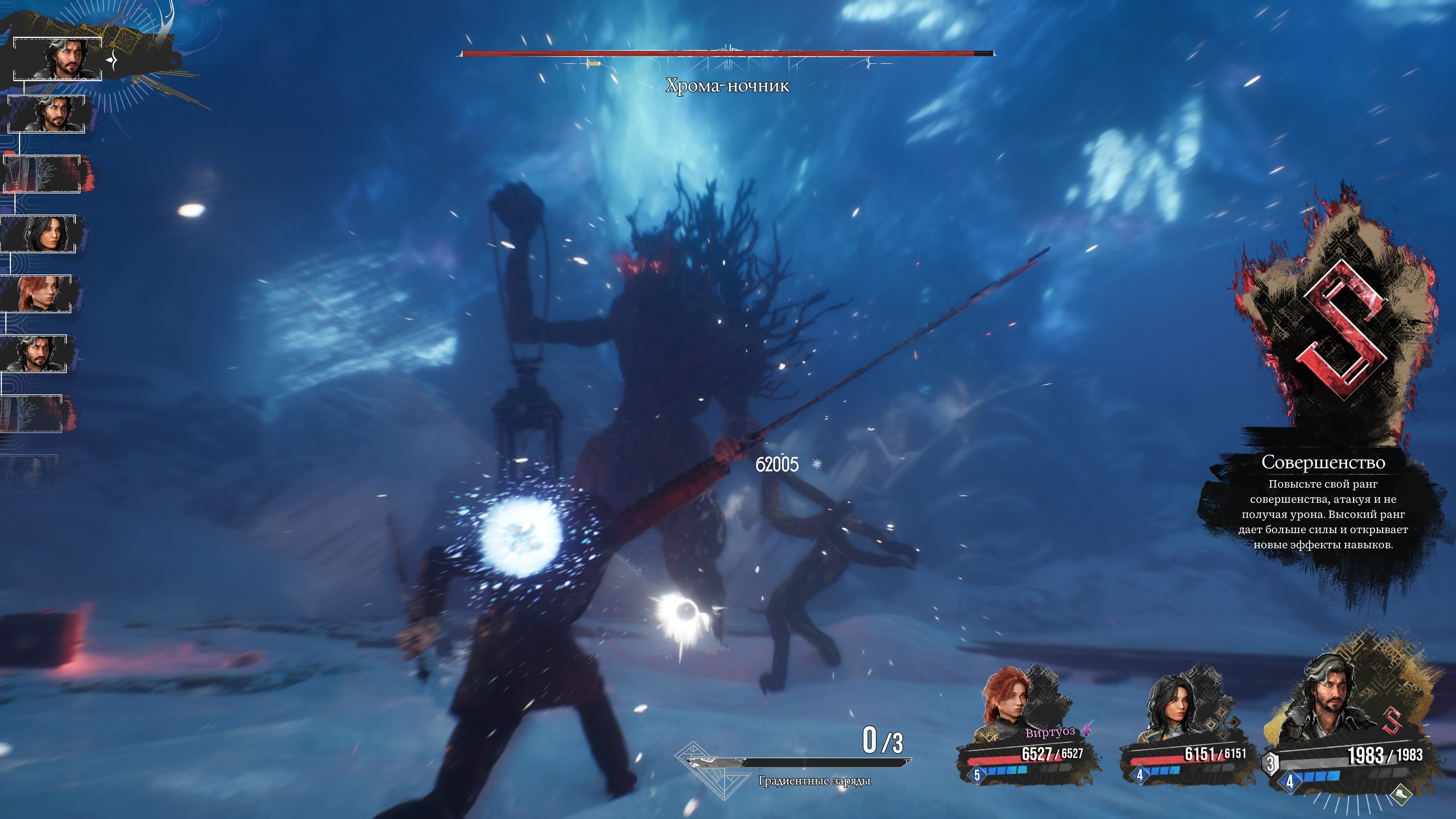Viewport: 1456px width, 819px height.
Task: Click the red-haired Maelle portrait in turn order
Action: 37,294
